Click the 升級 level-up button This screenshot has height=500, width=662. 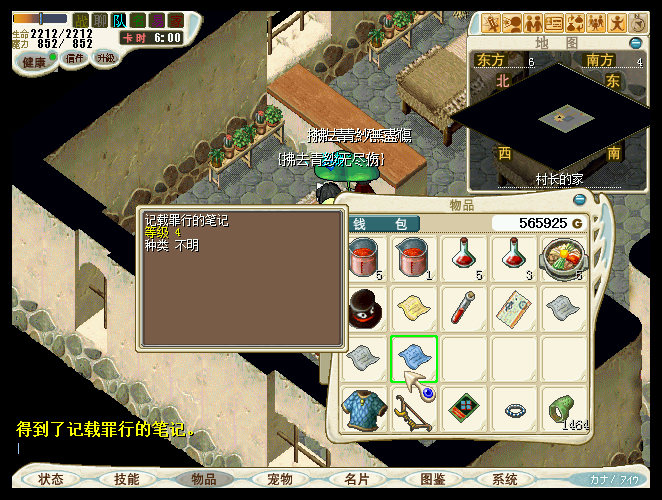tap(105, 58)
